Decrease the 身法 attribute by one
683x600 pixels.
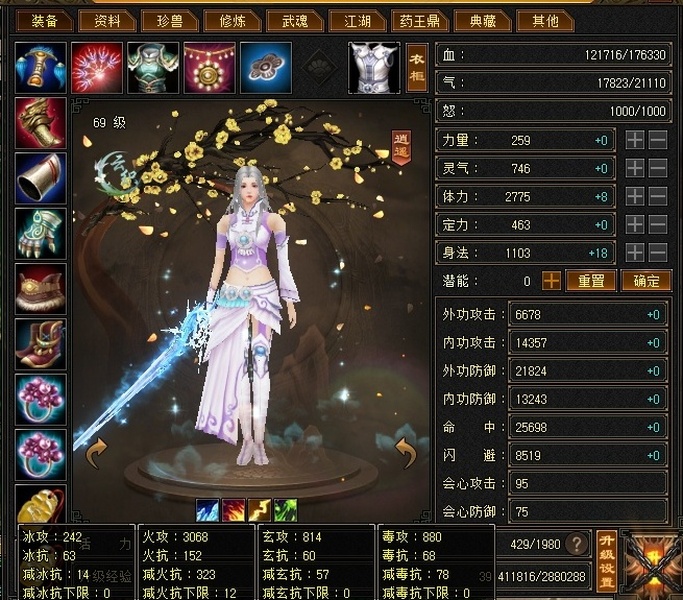pos(657,253)
